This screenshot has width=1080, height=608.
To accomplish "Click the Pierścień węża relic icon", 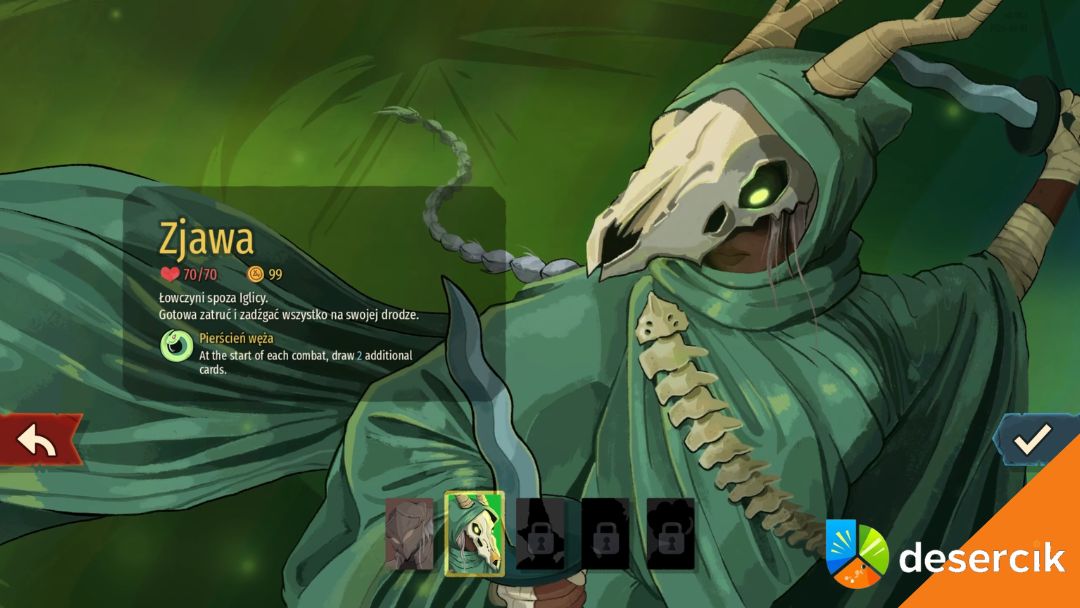I will tap(177, 346).
